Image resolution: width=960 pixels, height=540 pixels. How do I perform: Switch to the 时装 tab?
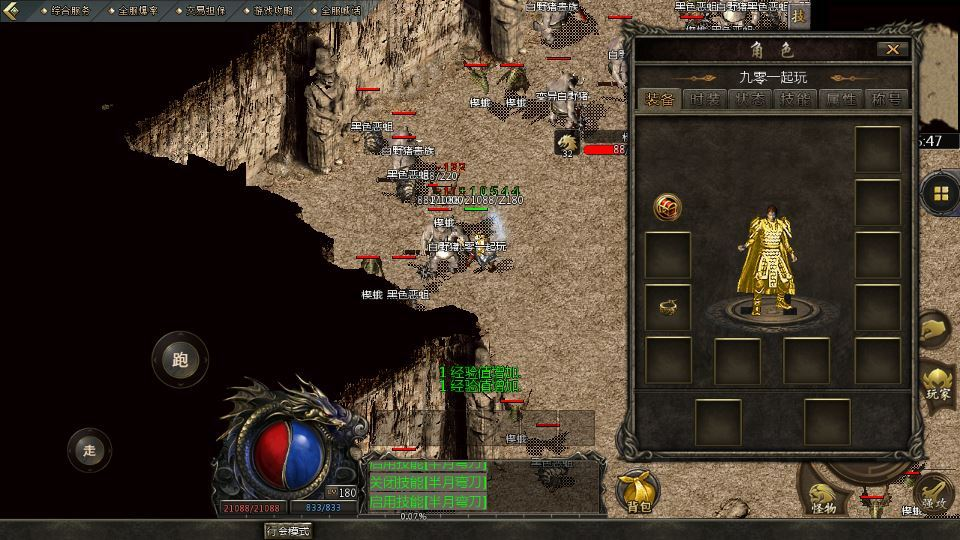[x=705, y=99]
